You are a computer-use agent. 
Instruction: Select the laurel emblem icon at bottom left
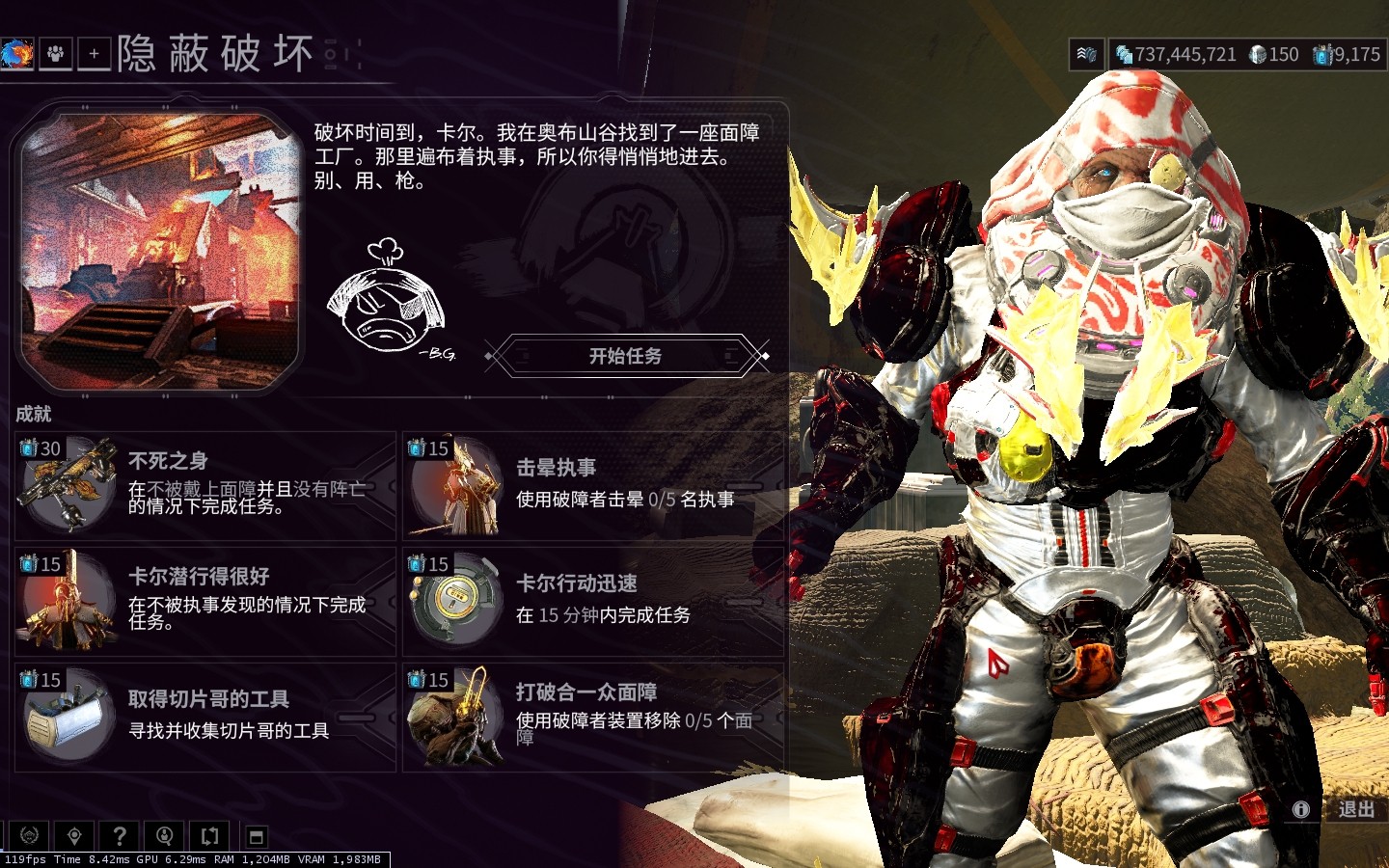[x=31, y=835]
